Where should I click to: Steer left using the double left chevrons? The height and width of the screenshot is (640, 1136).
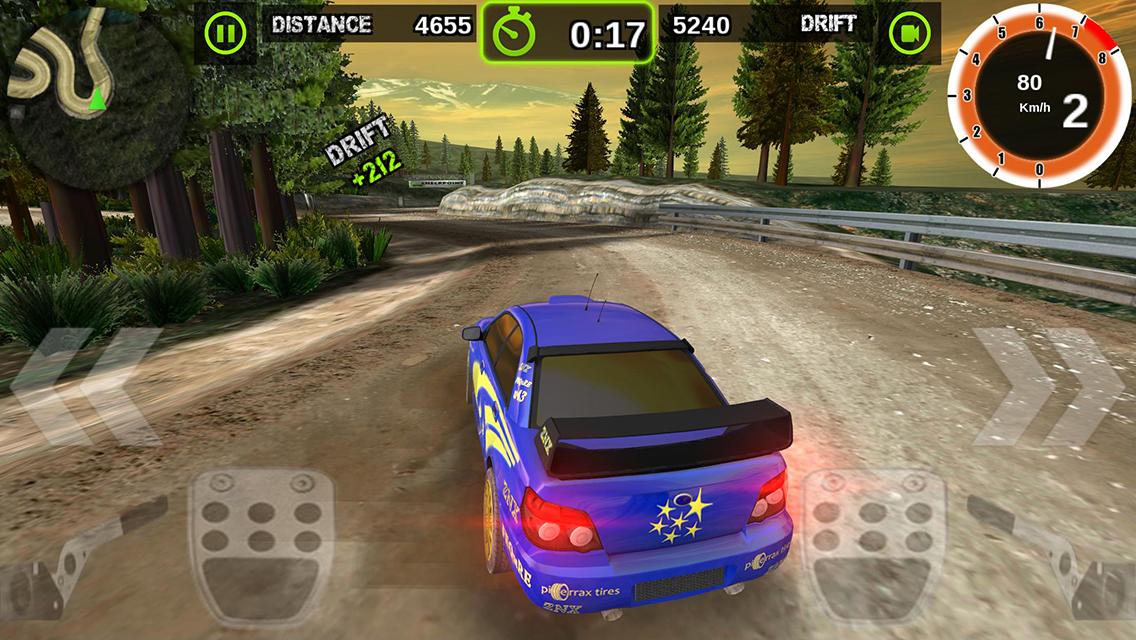pyautogui.click(x=88, y=385)
